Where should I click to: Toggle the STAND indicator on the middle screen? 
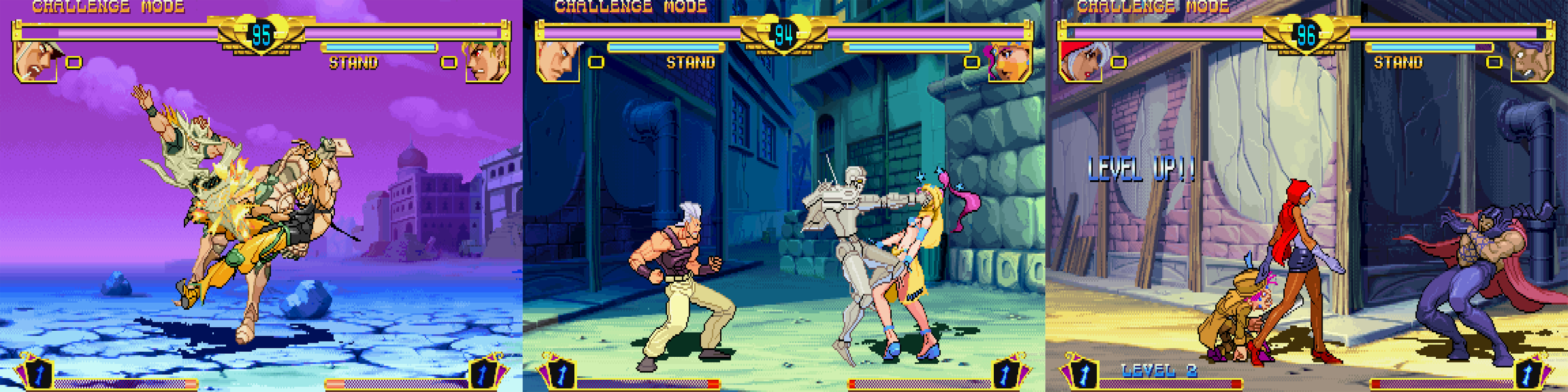coord(691,61)
